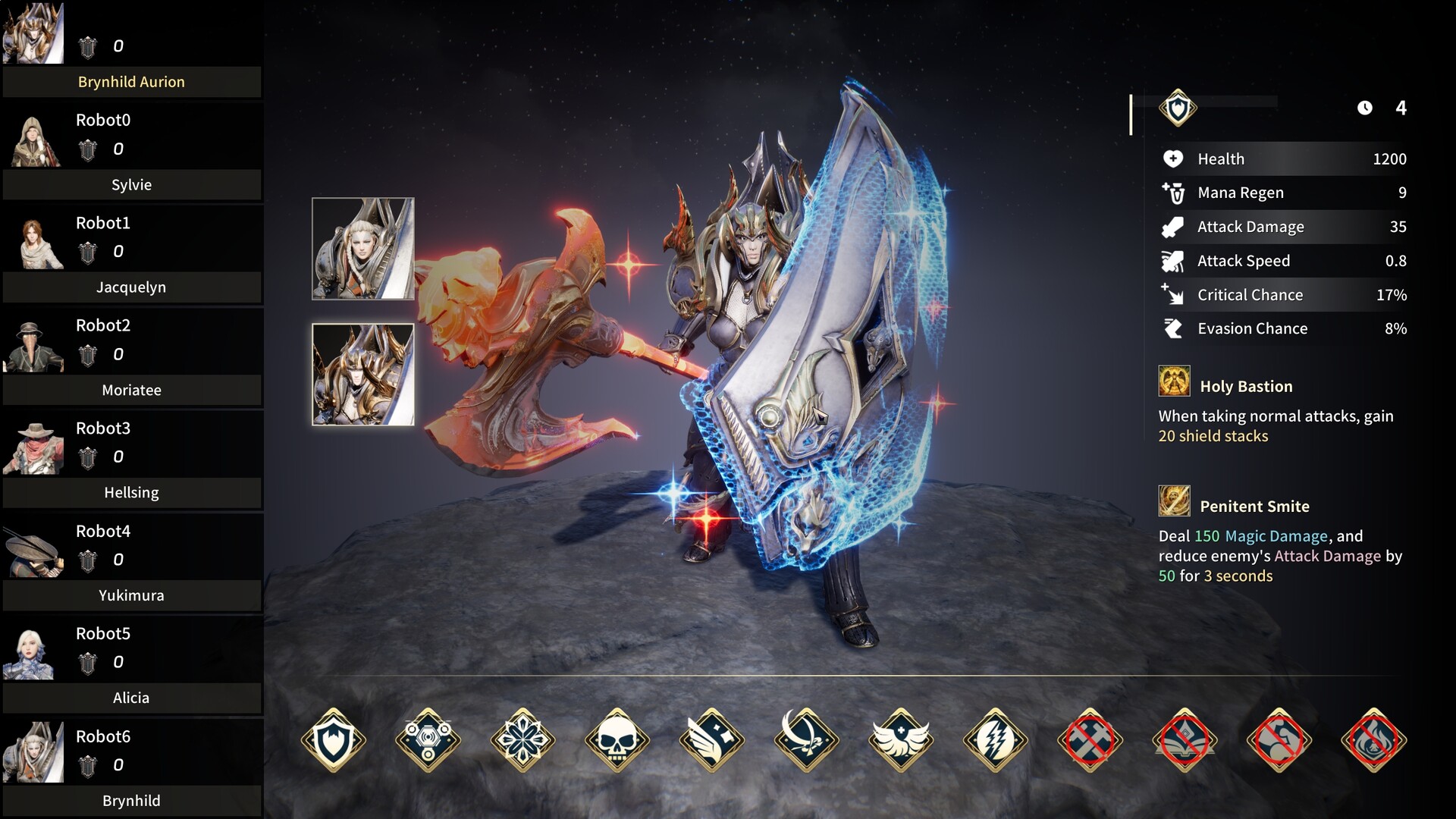The image size is (1456, 819).
Task: Open the Holy Bastion skill icon
Action: 1173,382
